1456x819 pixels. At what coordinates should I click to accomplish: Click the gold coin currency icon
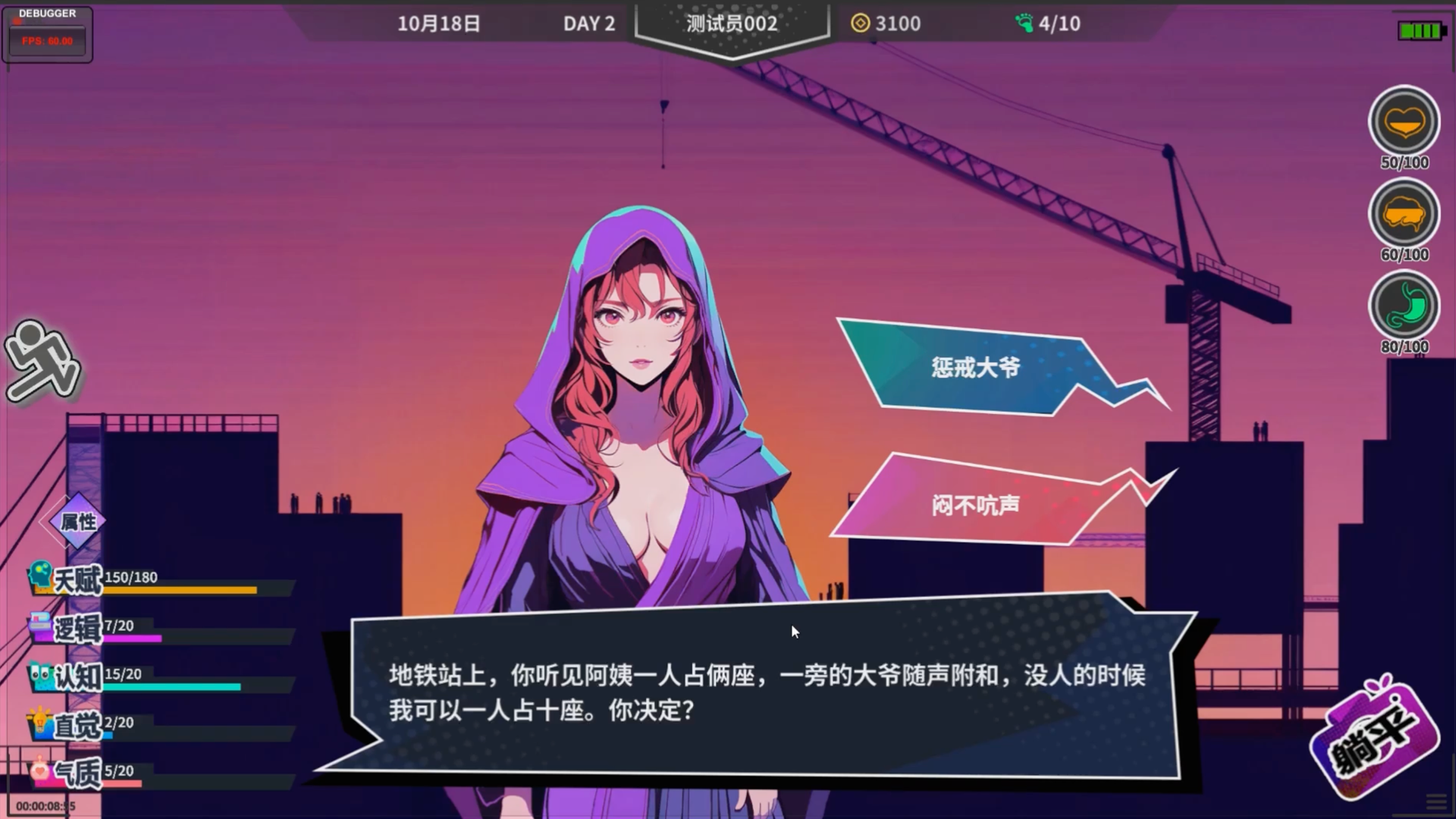[861, 23]
